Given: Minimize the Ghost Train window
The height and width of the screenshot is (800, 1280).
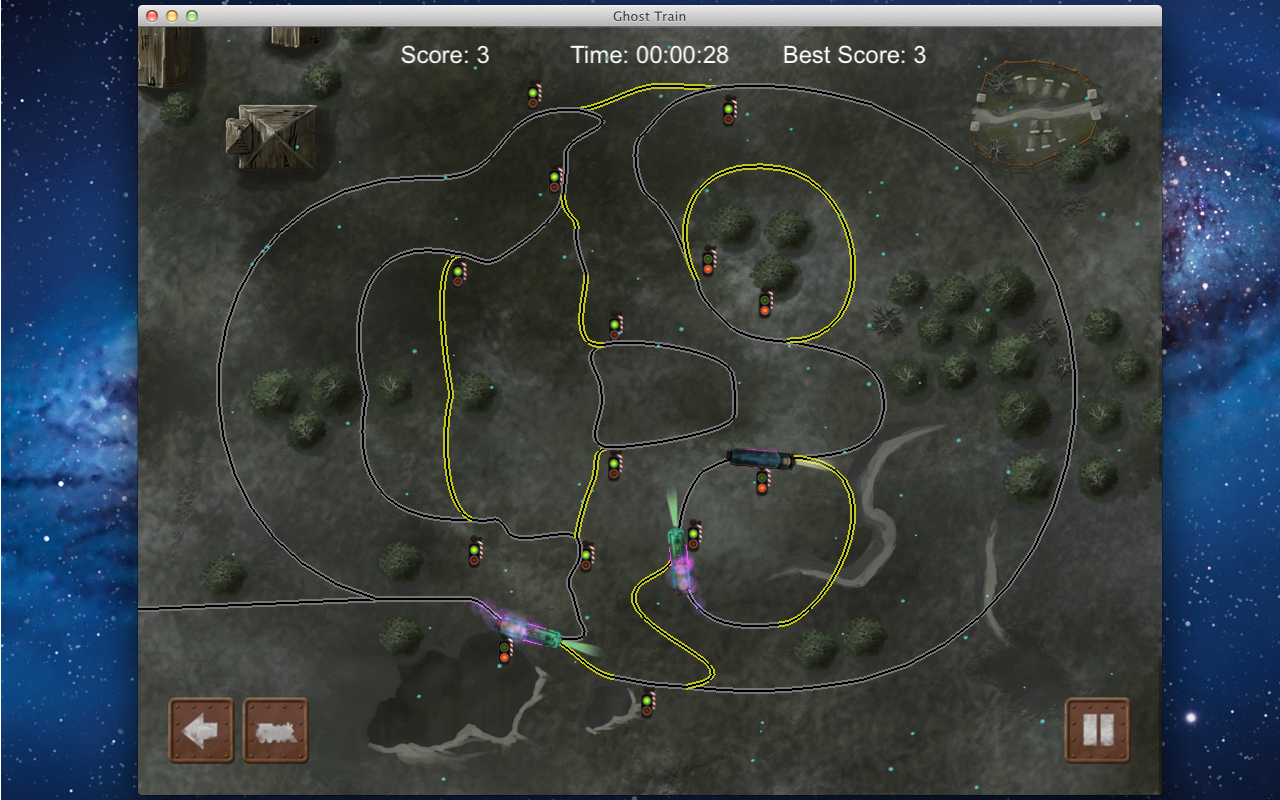Looking at the screenshot, I should point(172,16).
